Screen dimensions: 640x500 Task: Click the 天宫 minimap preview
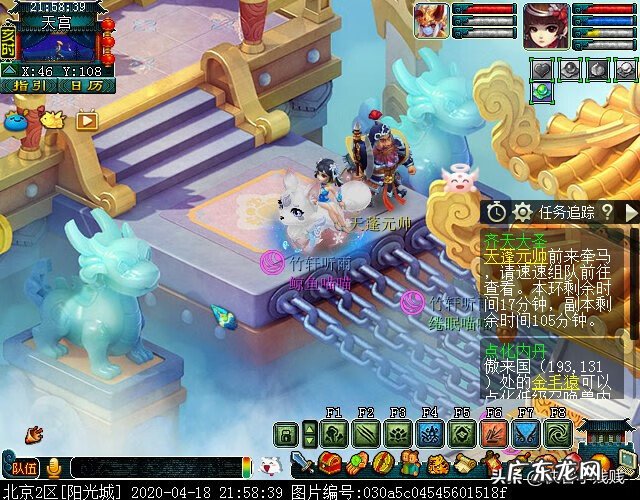[59, 44]
